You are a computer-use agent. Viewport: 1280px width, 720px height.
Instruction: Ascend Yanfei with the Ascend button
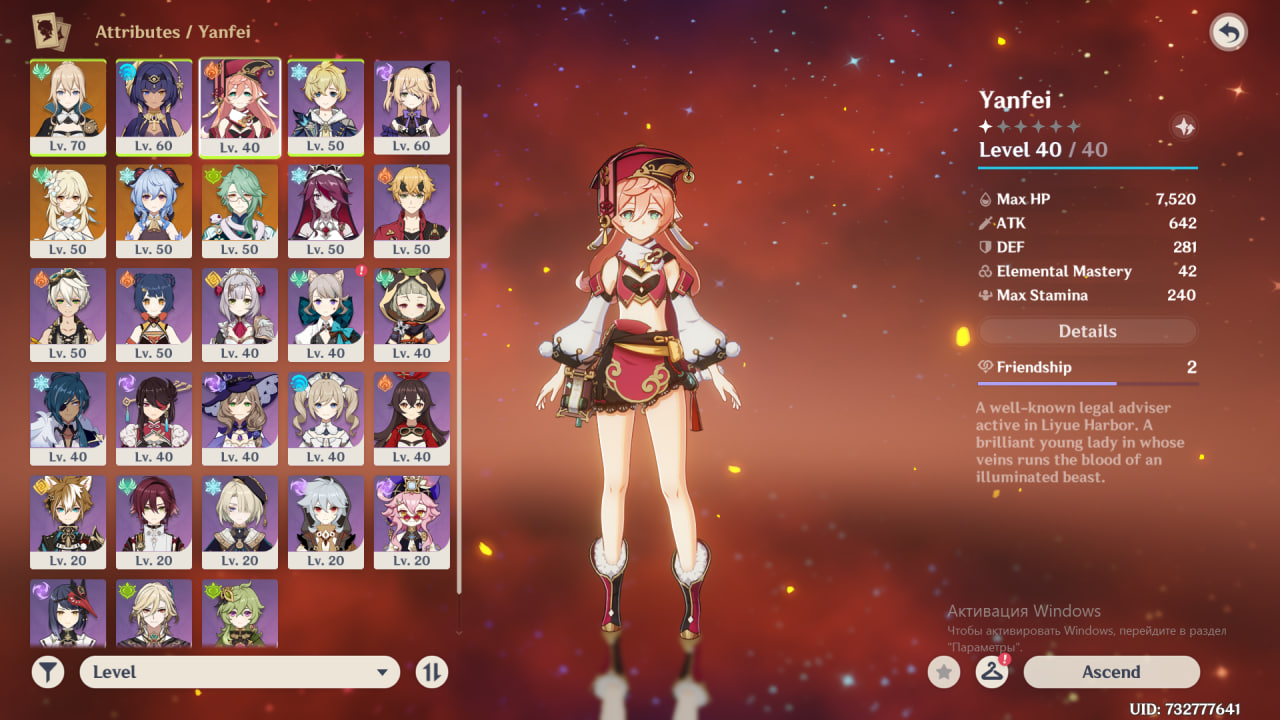point(1111,672)
